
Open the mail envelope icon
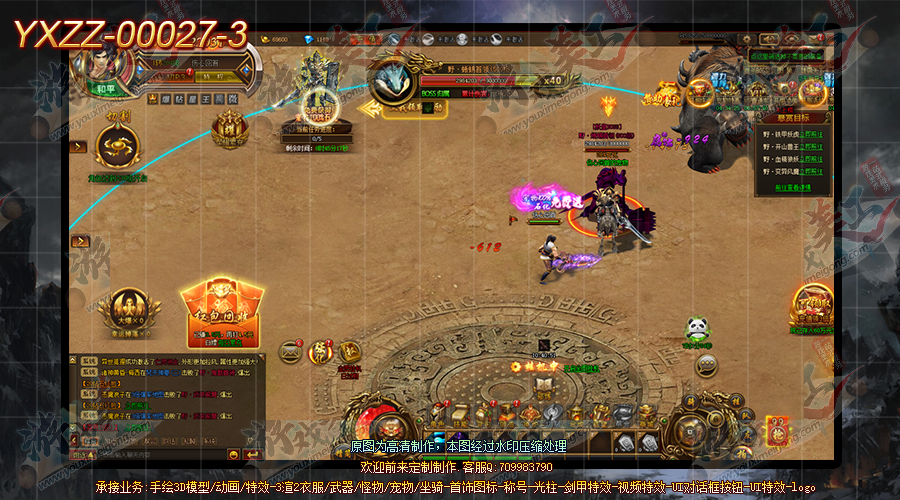(x=291, y=350)
